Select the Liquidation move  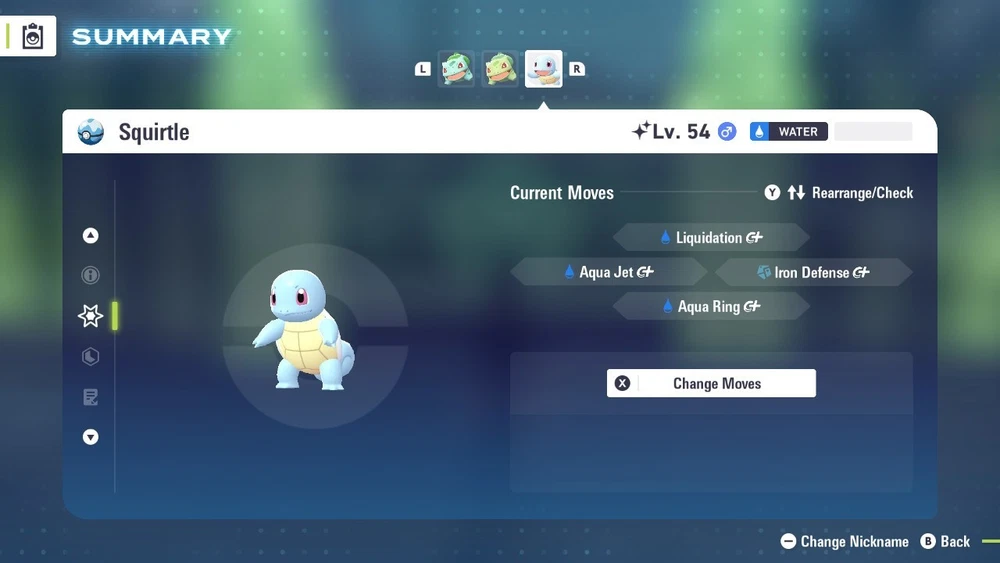tap(710, 238)
